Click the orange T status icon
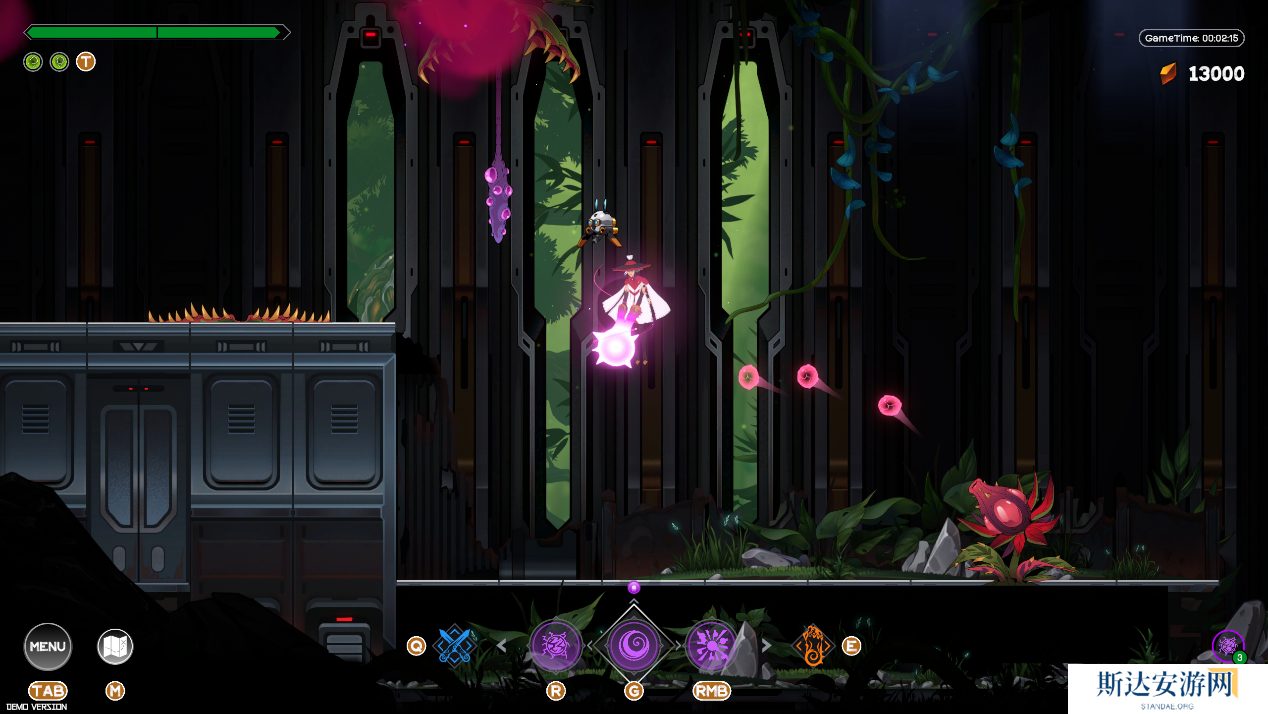The image size is (1268, 714). (86, 62)
